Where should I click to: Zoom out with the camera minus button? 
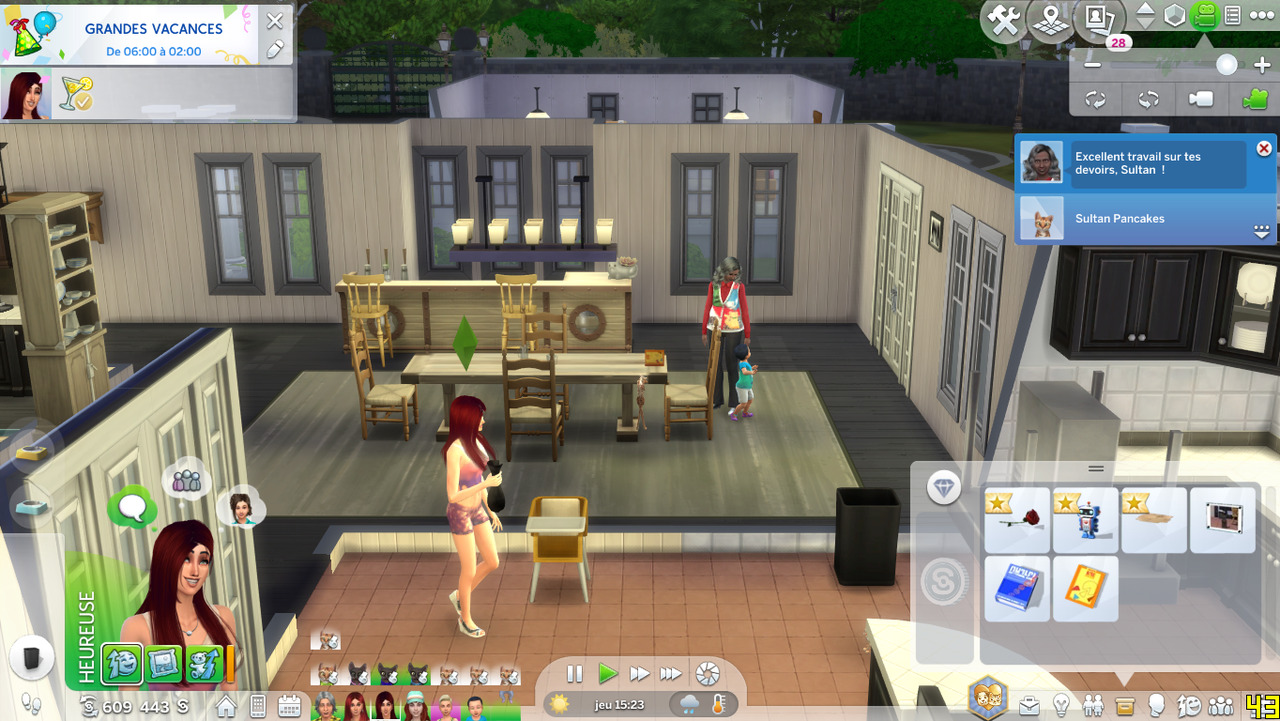(x=1093, y=65)
